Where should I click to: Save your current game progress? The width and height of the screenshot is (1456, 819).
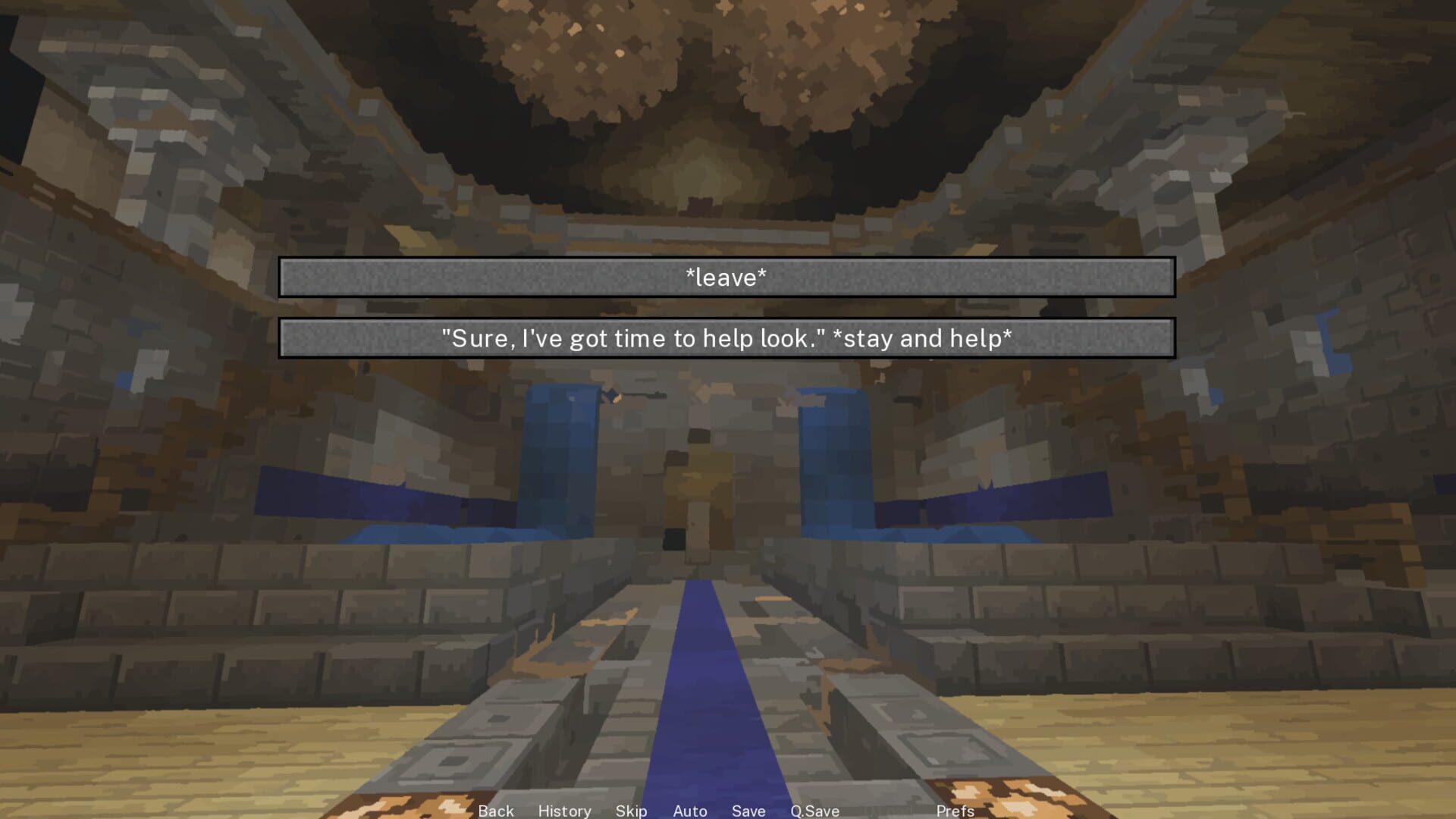(x=748, y=811)
